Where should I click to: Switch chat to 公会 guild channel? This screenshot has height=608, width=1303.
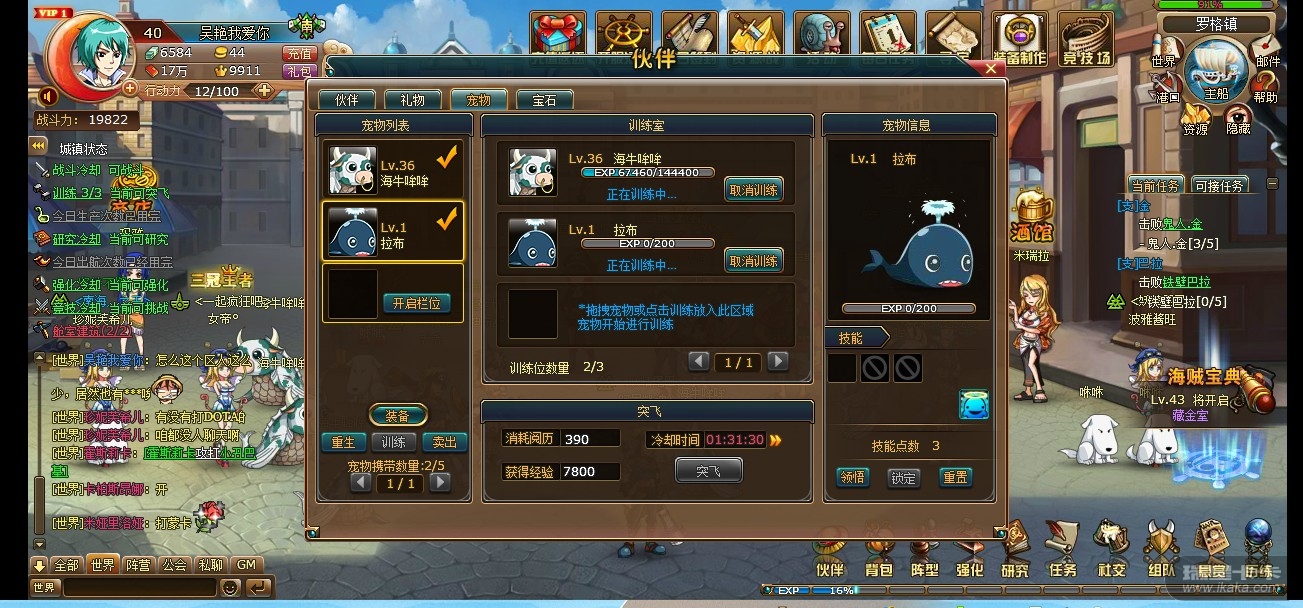click(x=174, y=565)
